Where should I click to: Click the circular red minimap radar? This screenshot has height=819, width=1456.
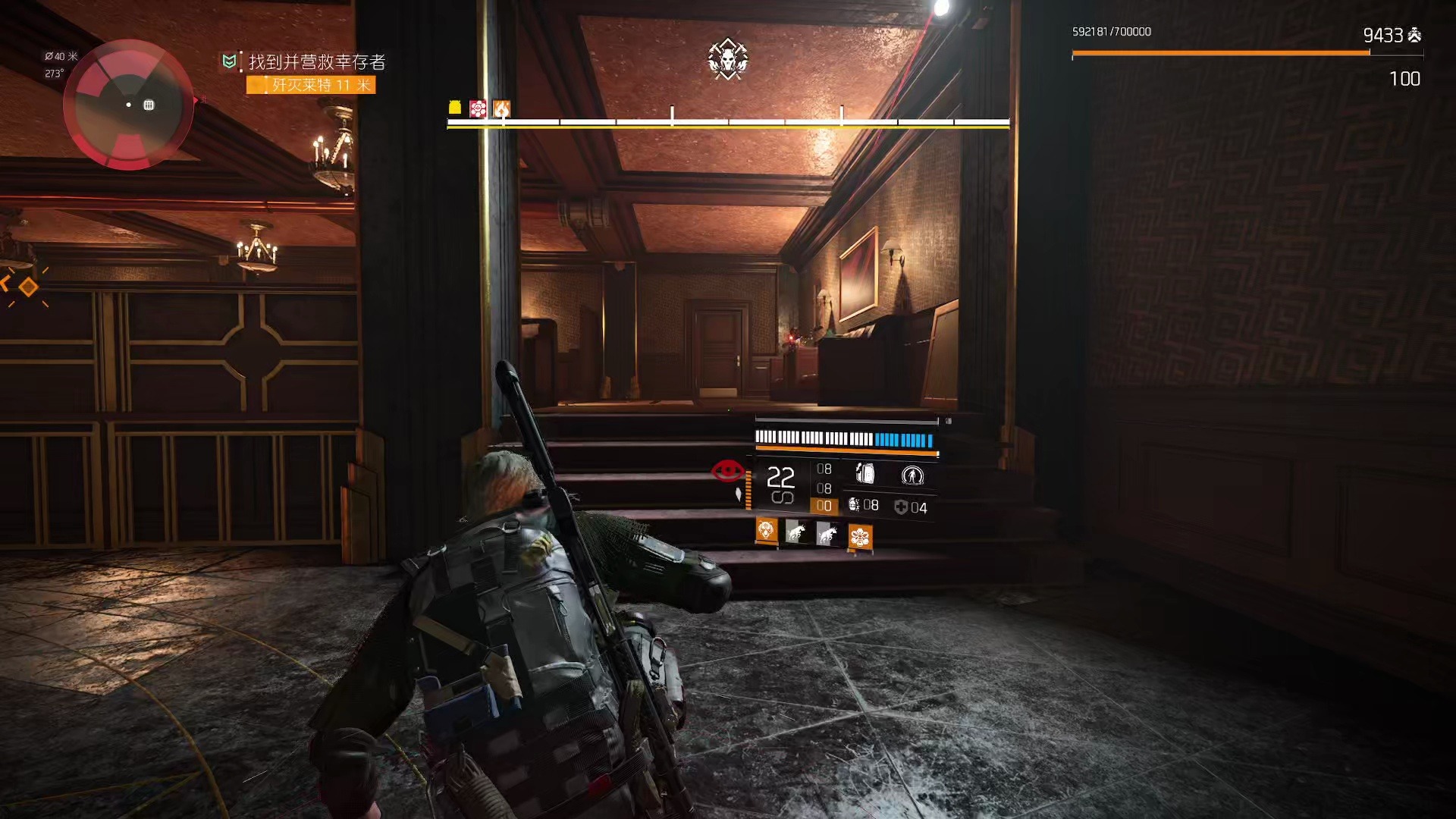(128, 104)
